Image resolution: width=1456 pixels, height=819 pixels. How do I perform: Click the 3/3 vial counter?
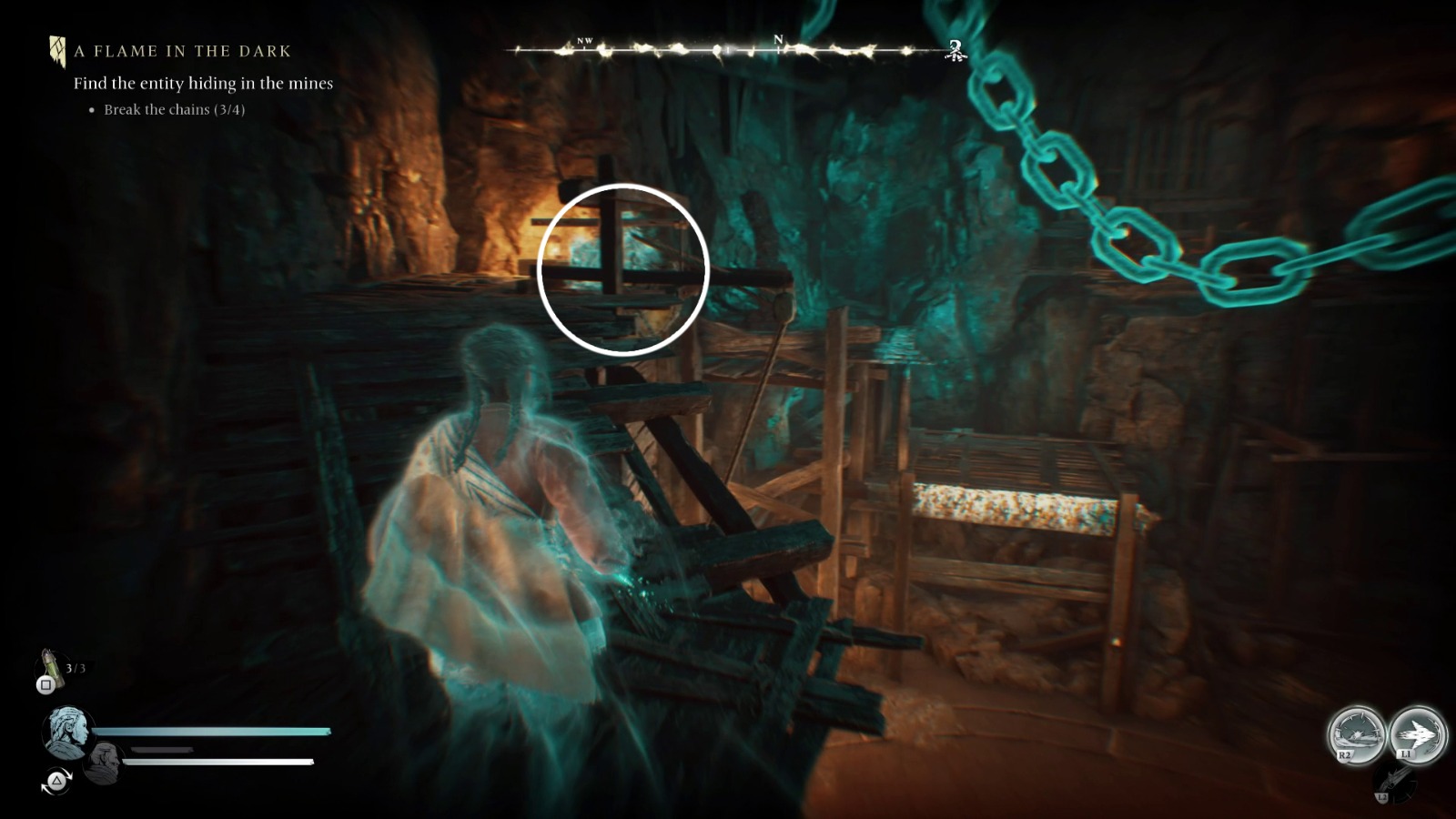[74, 667]
